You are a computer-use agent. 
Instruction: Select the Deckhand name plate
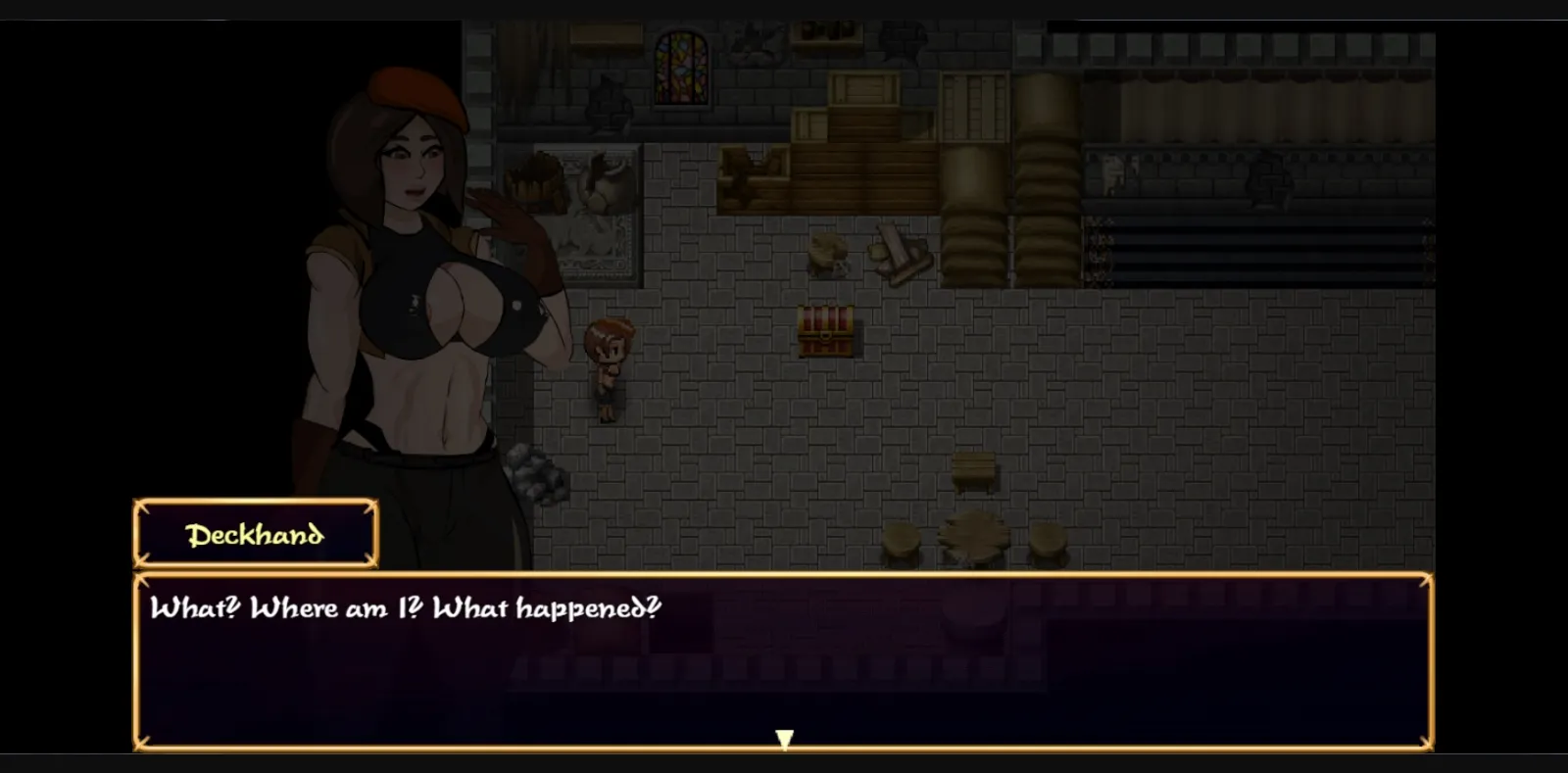point(254,535)
